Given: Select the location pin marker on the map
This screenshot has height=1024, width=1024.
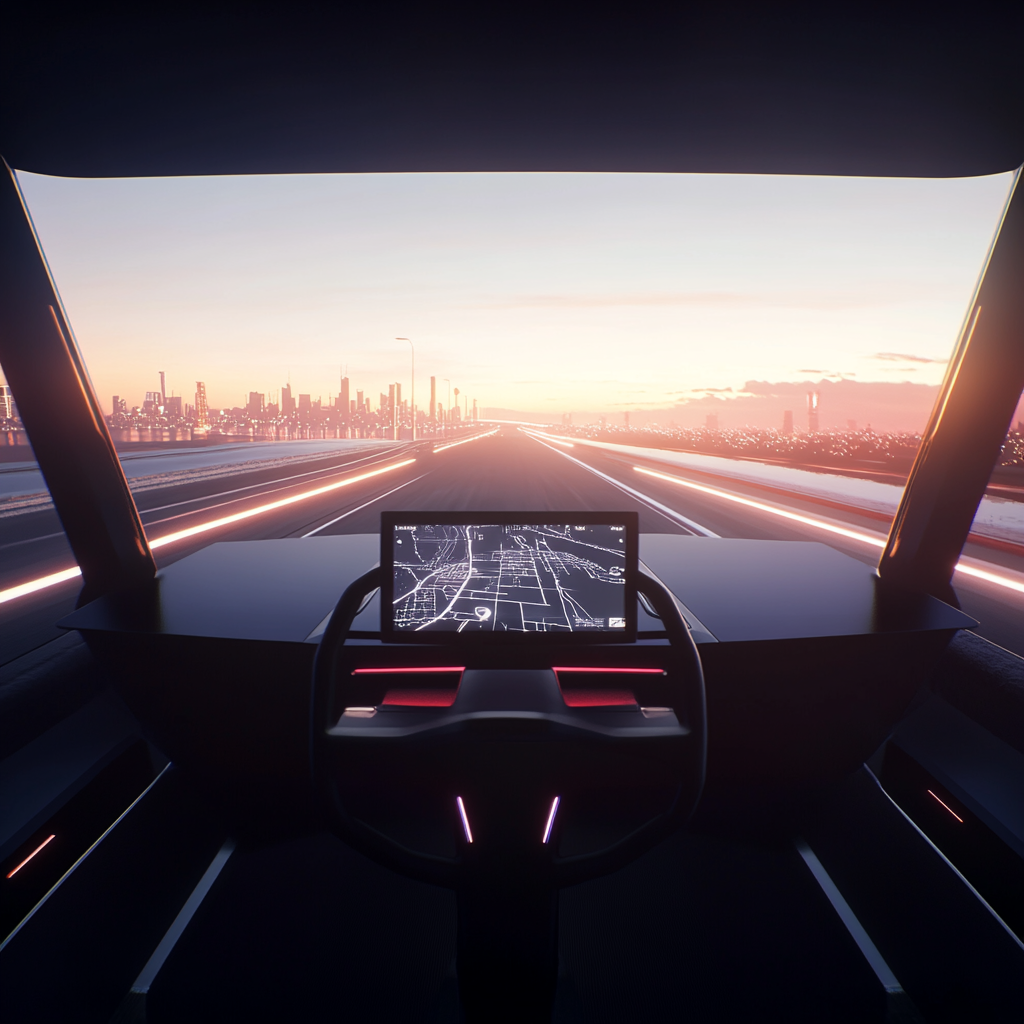Looking at the screenshot, I should pos(482,612).
